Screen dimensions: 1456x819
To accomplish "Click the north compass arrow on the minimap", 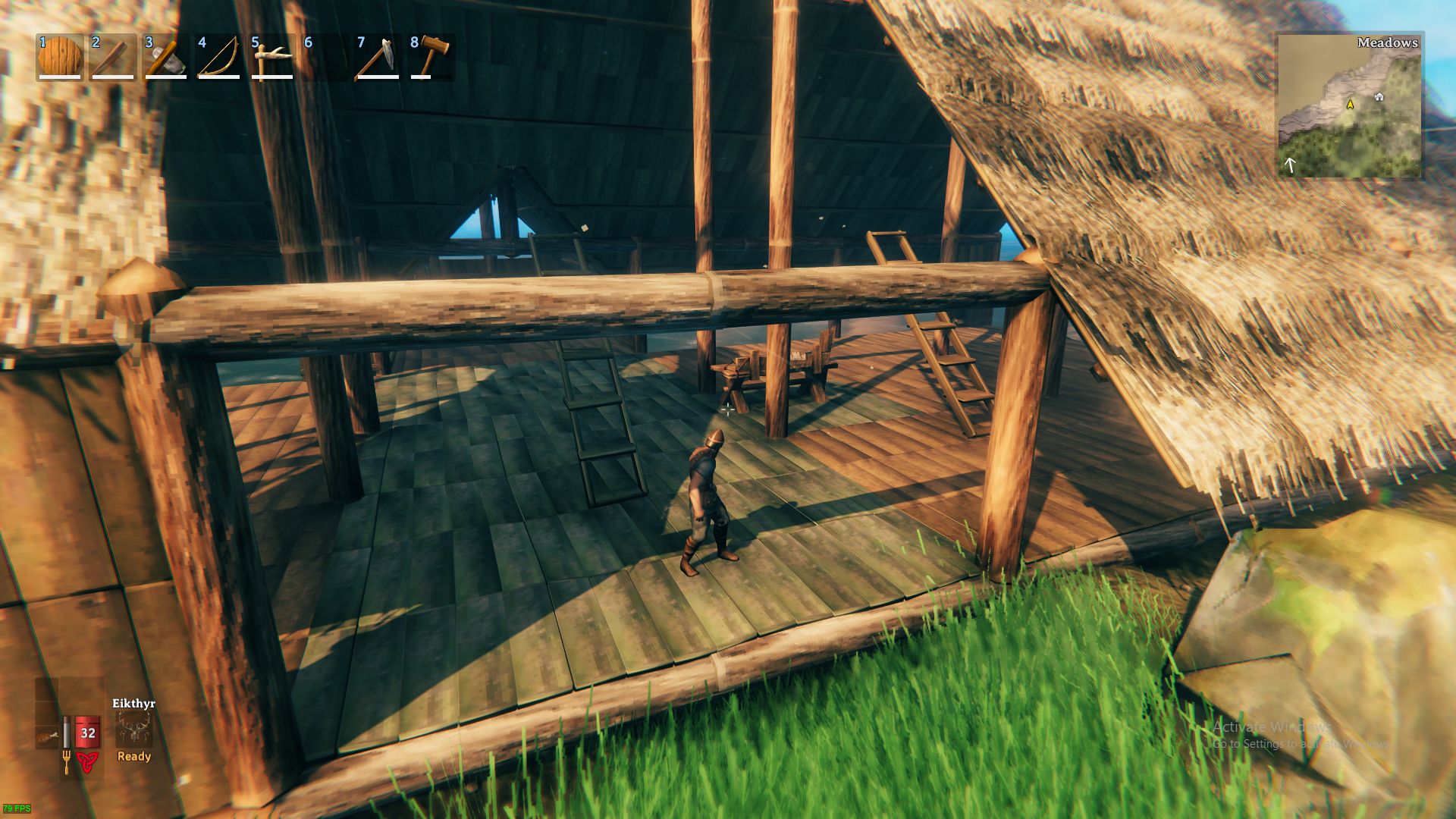I will point(1289,163).
